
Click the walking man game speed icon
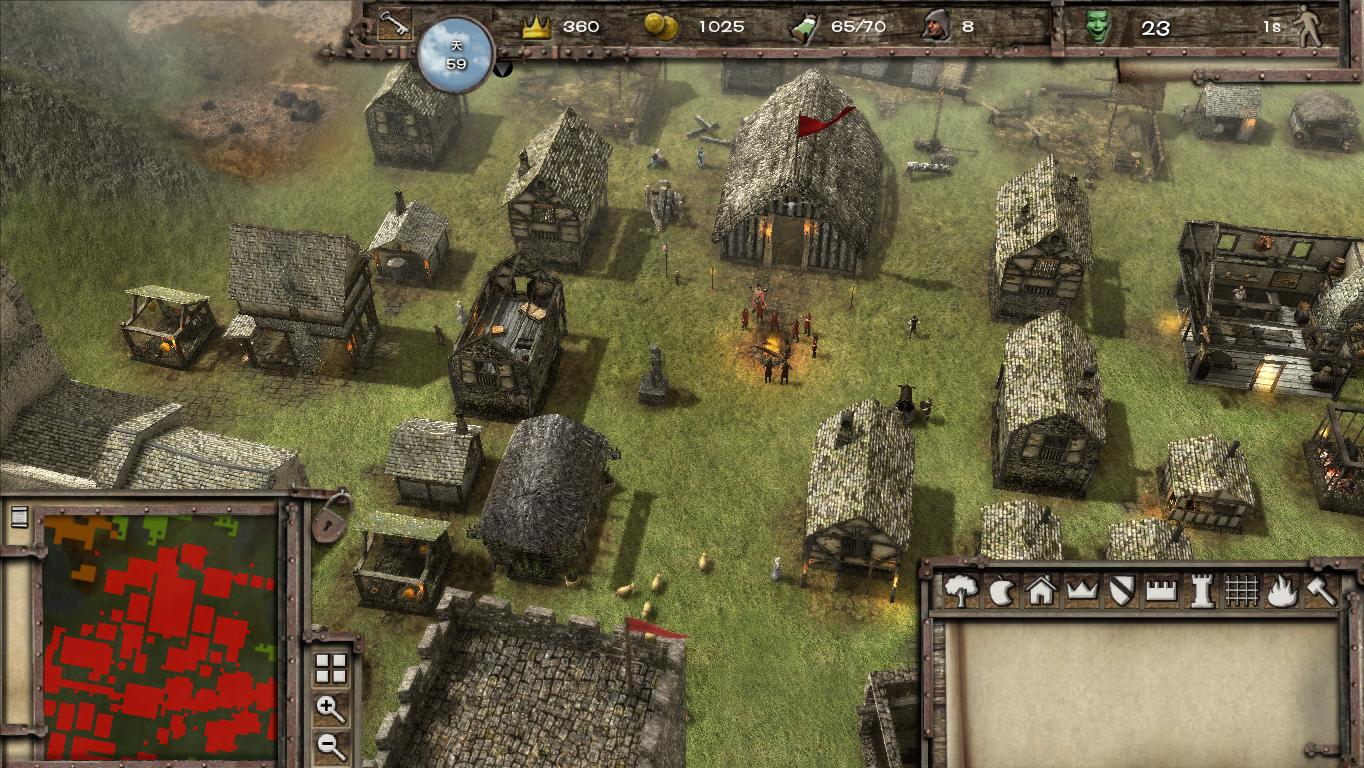(x=1307, y=27)
